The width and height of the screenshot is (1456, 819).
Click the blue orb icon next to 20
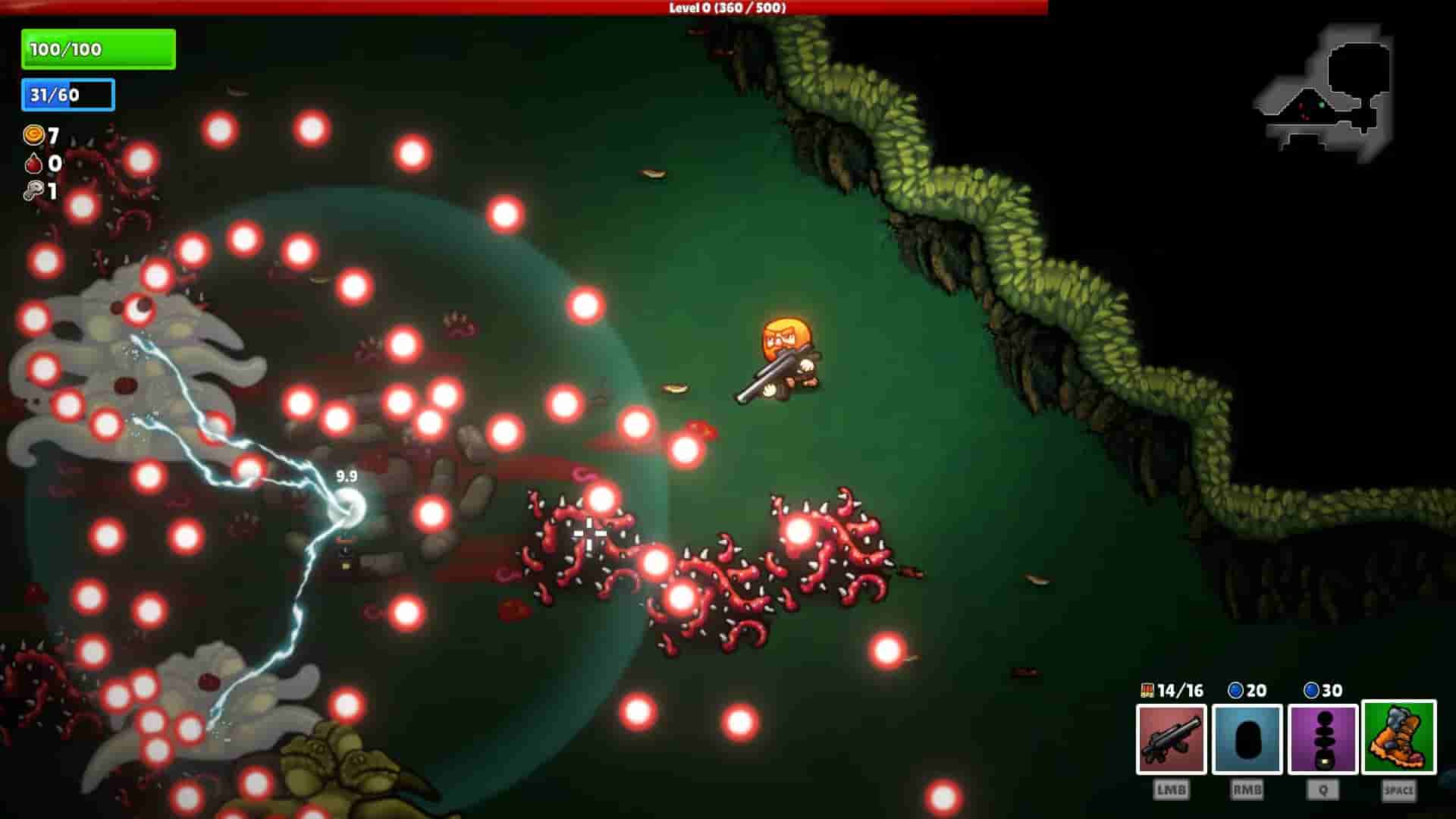[1234, 691]
